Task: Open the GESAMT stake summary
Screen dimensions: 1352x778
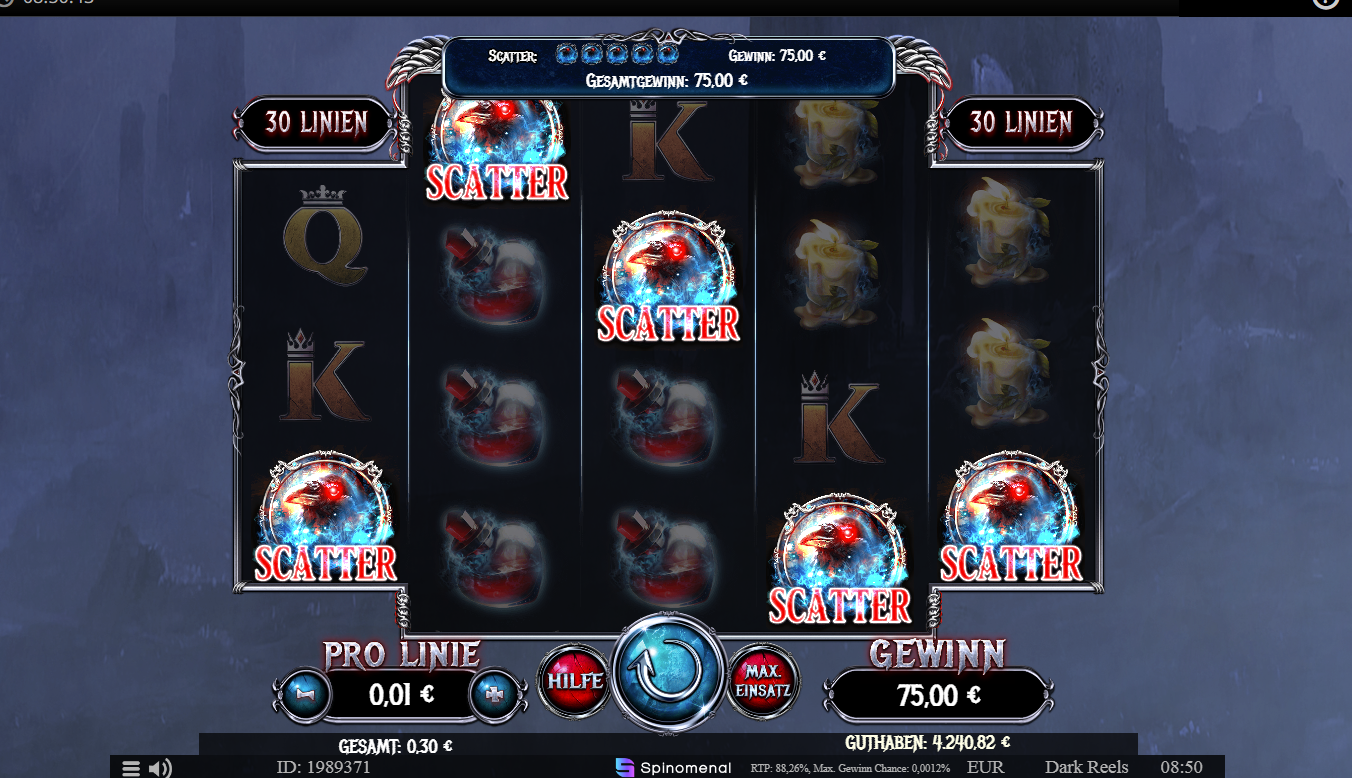Action: click(398, 744)
